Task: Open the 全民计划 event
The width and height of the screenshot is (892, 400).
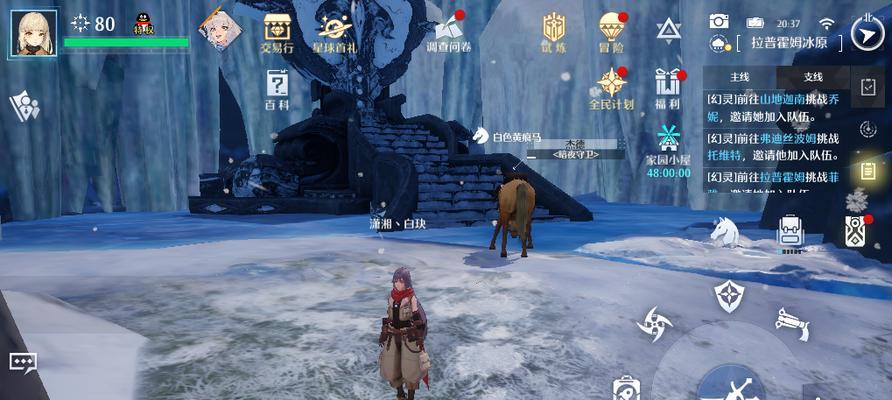Action: pyautogui.click(x=611, y=88)
